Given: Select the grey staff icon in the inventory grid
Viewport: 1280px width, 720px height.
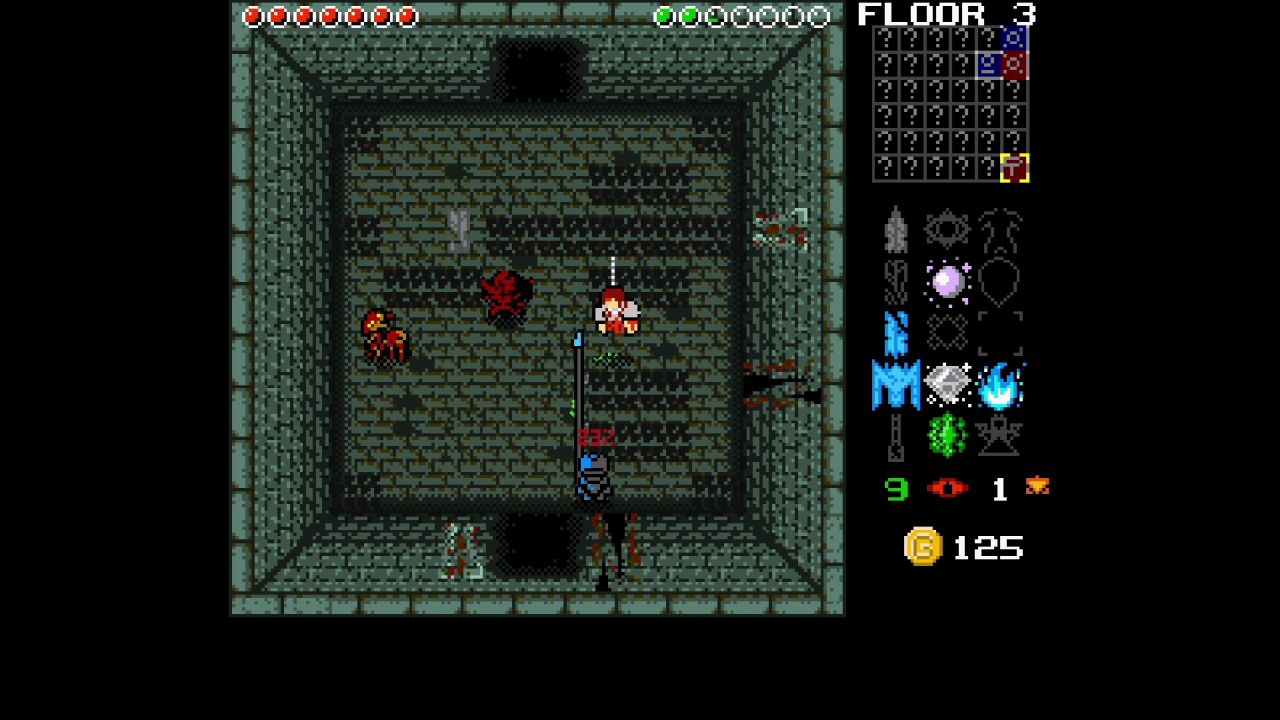Looking at the screenshot, I should 895,438.
